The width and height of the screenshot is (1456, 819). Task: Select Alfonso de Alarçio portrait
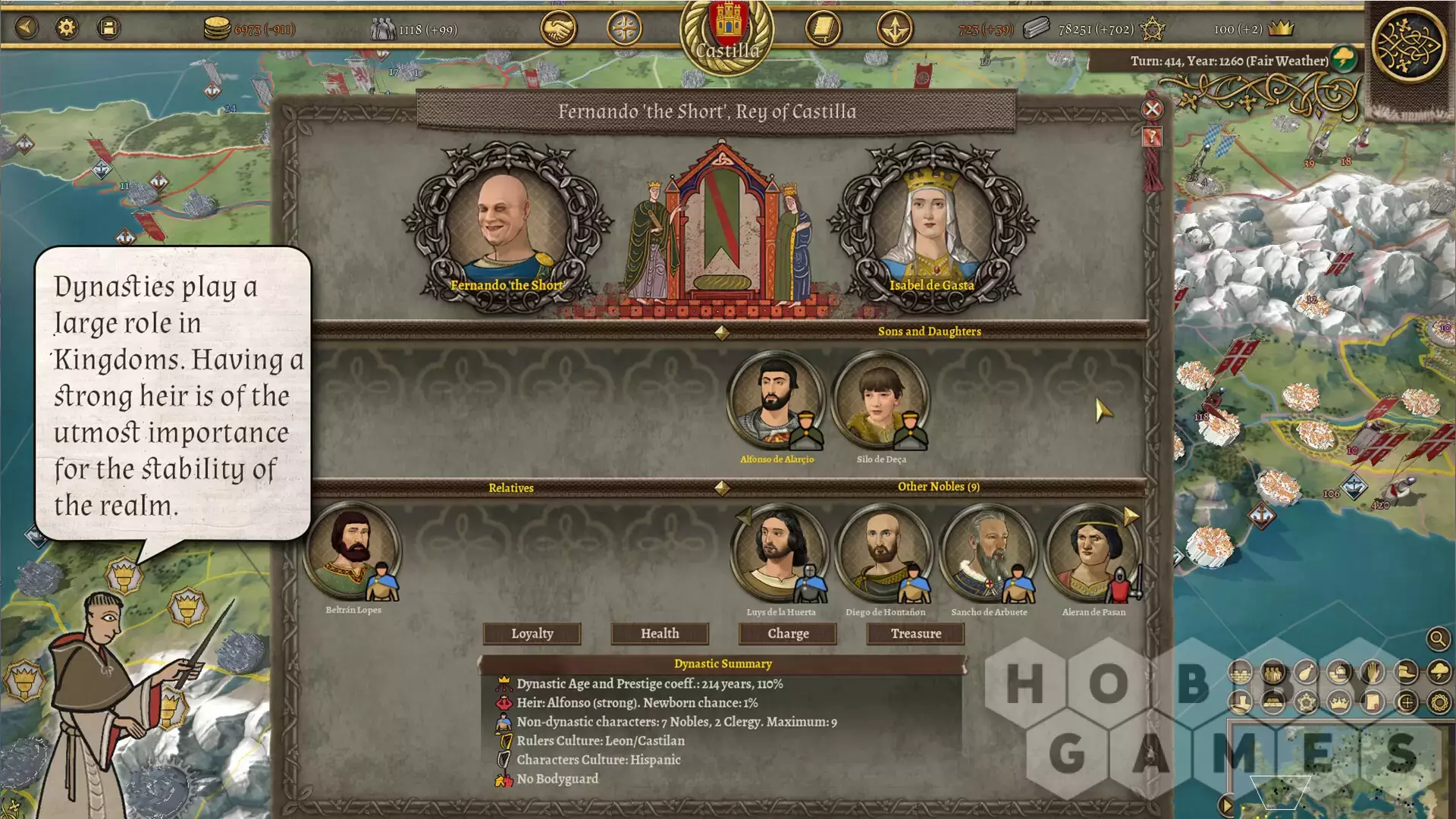click(775, 400)
